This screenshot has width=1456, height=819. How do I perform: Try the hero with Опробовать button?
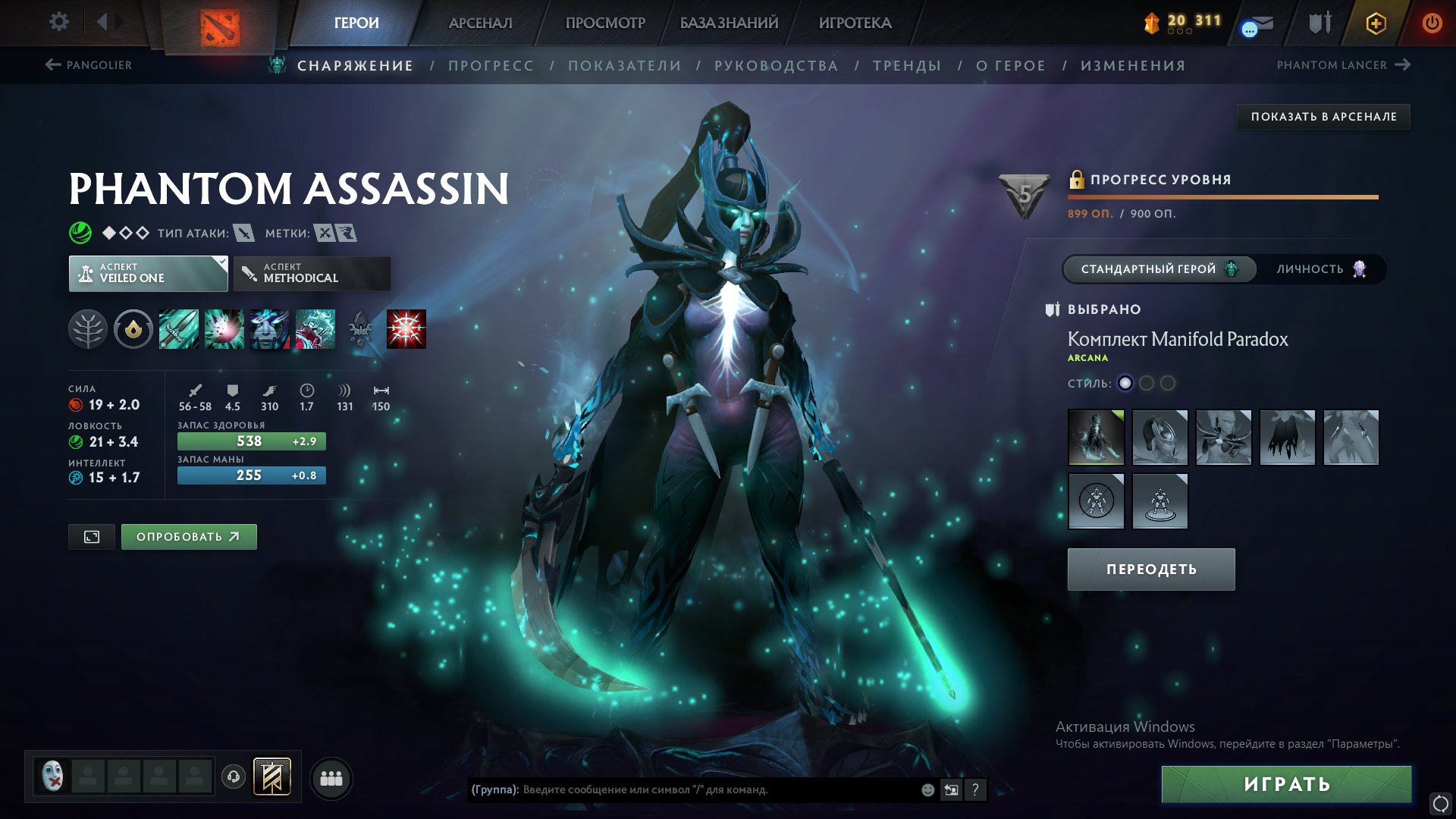[189, 537]
